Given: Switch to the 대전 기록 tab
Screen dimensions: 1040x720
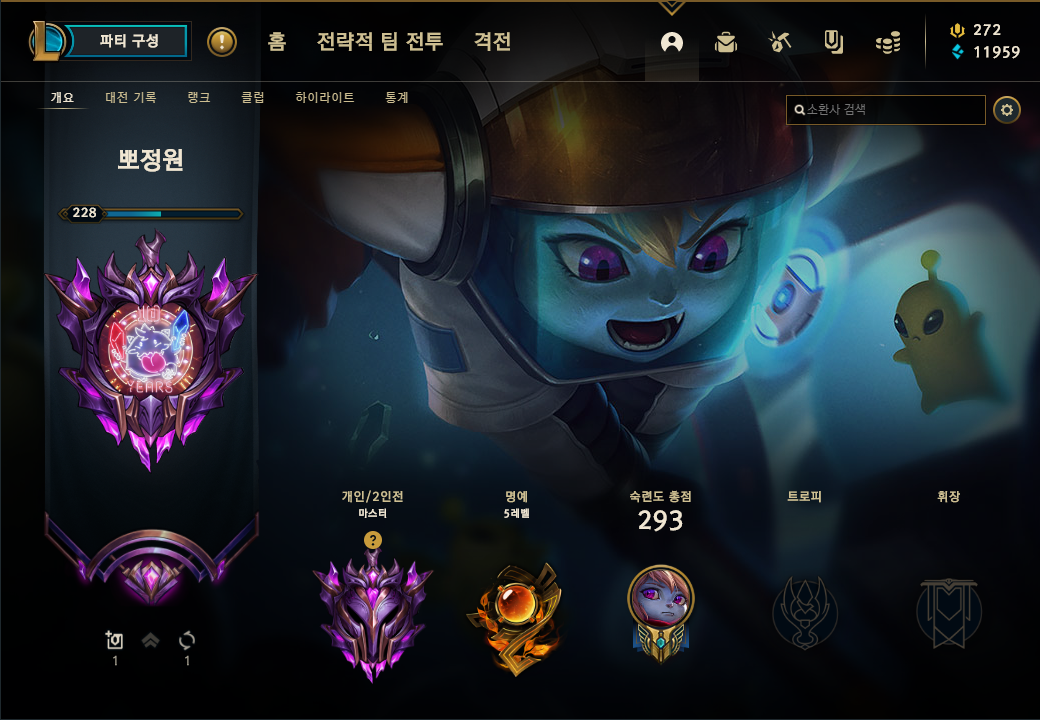Looking at the screenshot, I should pos(131,98).
